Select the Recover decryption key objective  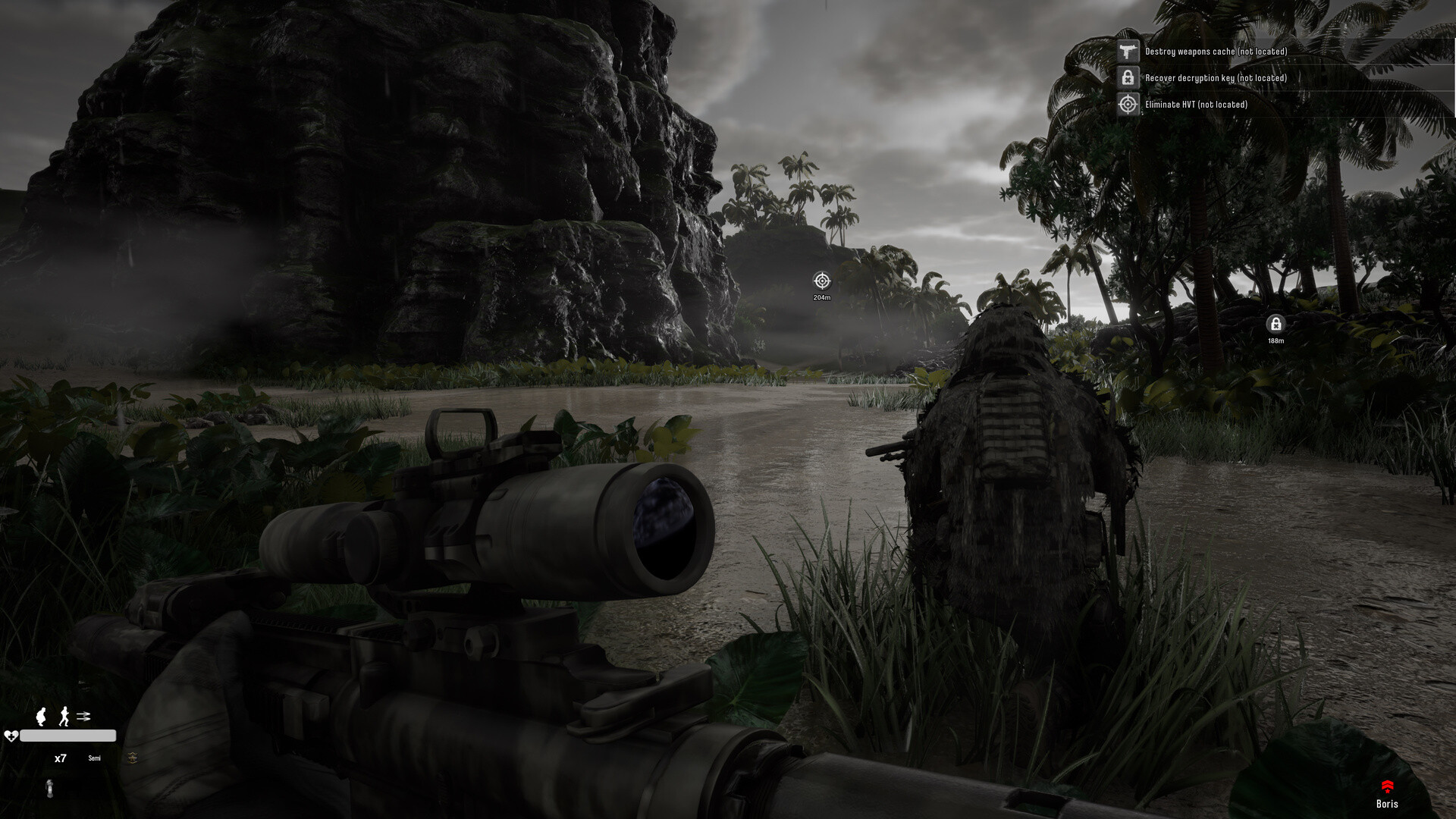(1216, 78)
